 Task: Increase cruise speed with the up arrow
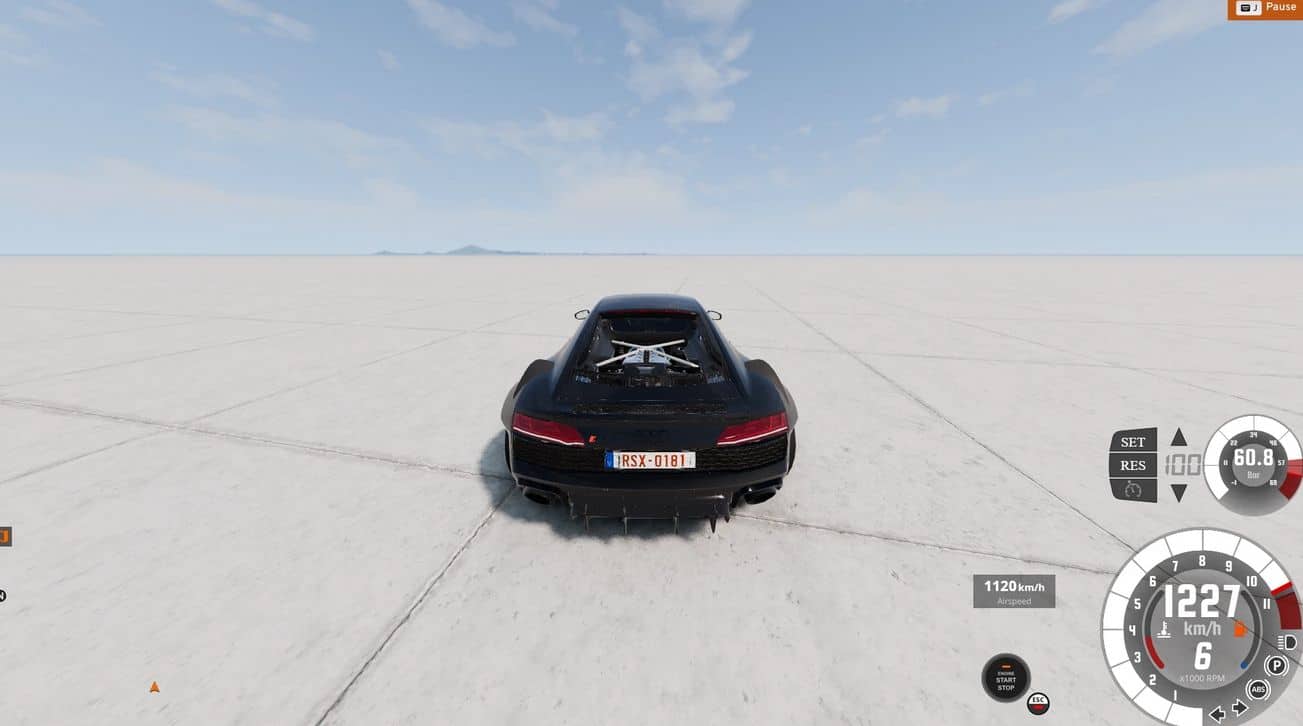[1179, 437]
